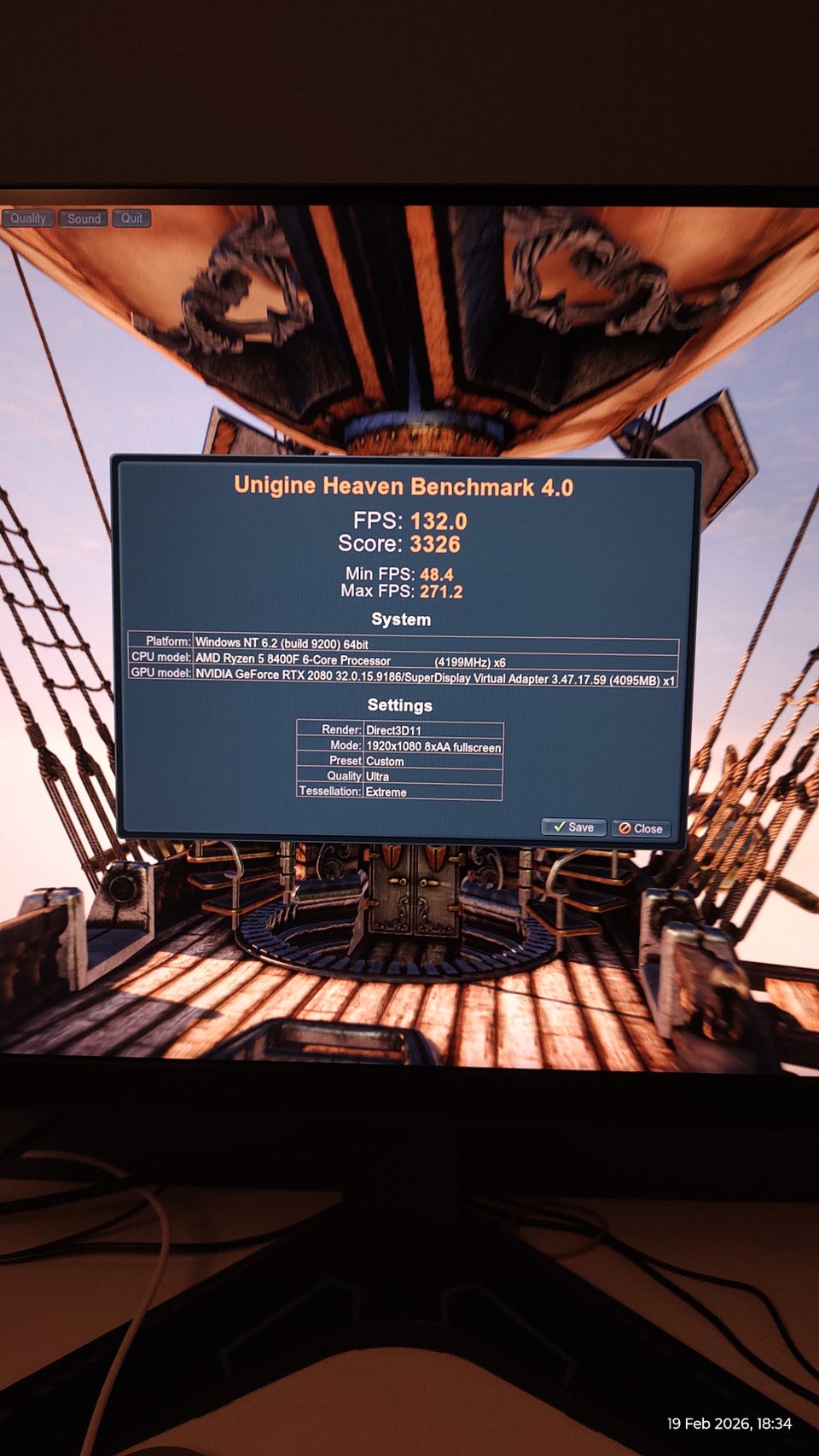The image size is (819, 1456).
Task: Save the benchmark results
Action: click(x=573, y=827)
